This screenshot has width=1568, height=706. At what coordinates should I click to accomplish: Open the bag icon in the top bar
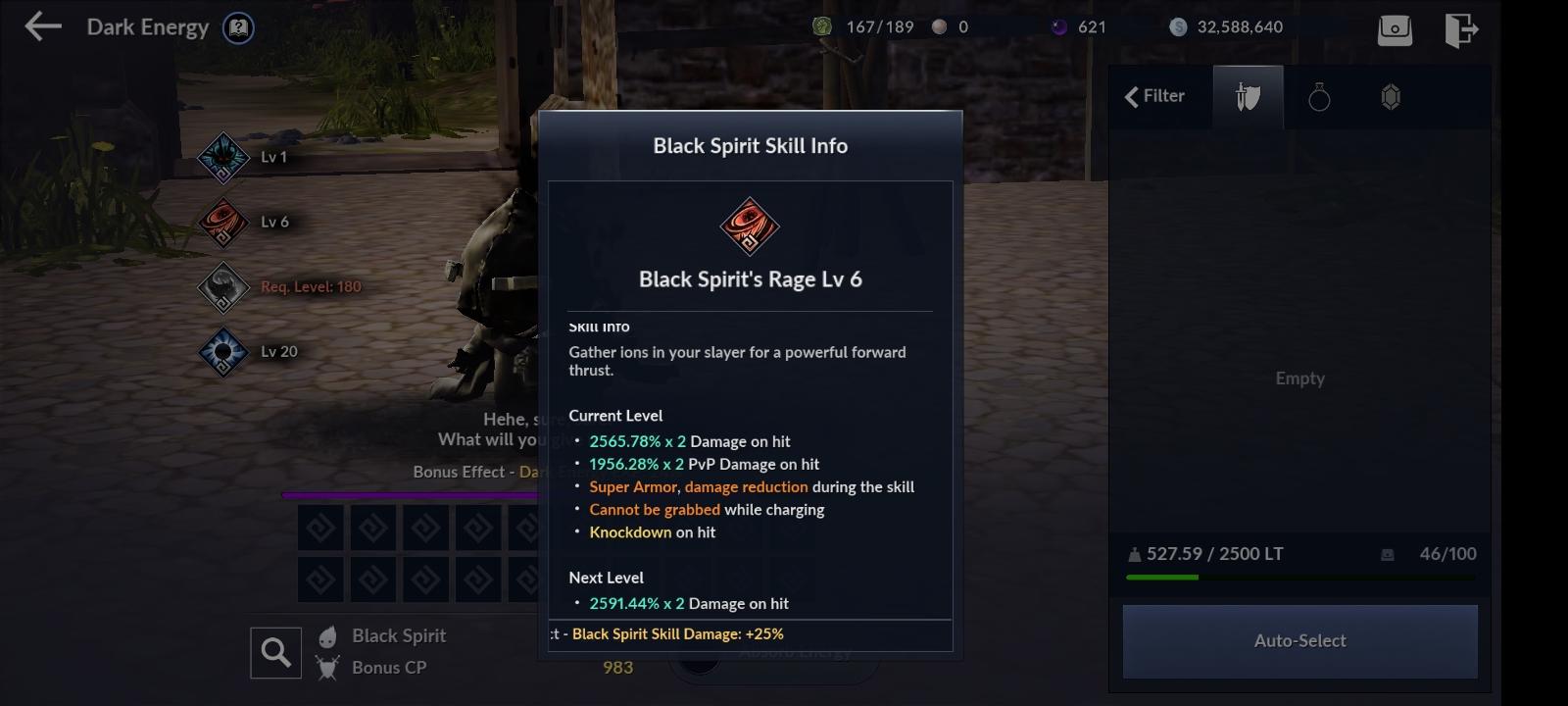point(1396,29)
